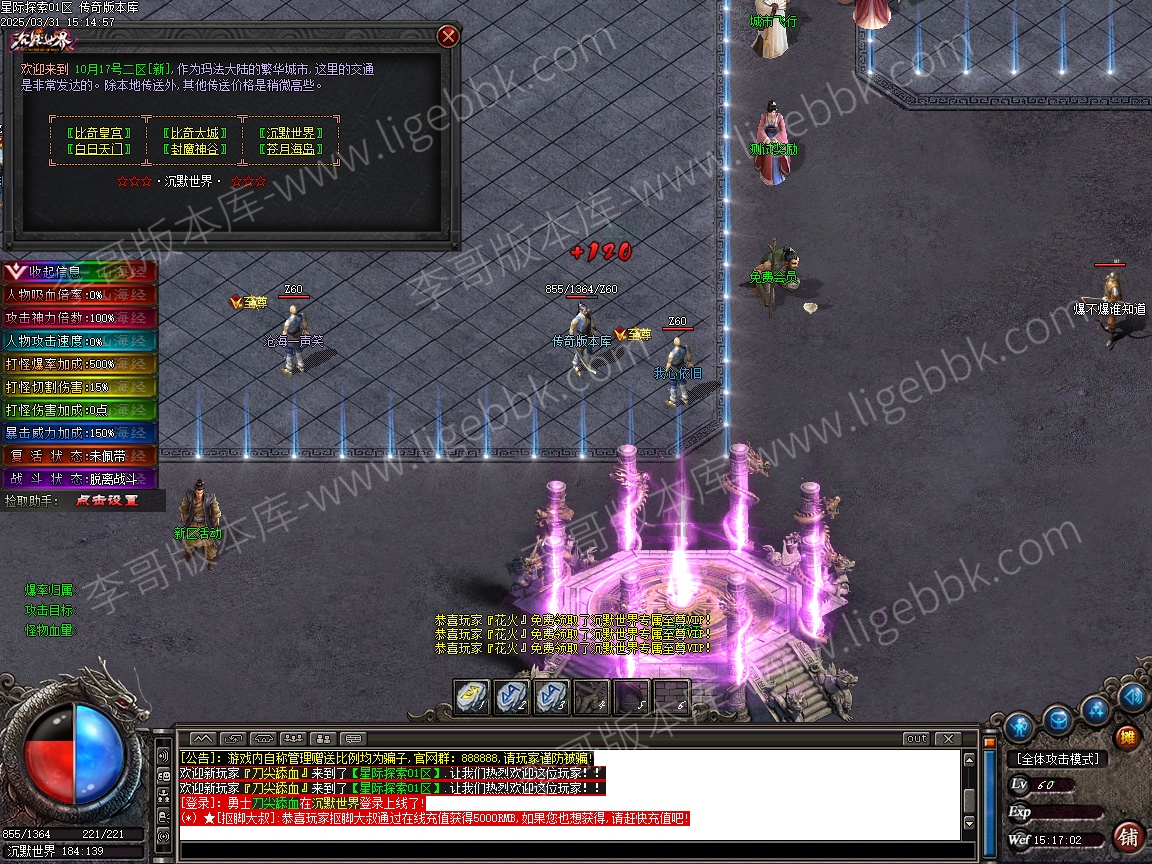Toggle the blue speaker sound icon
1152x864 pixels.
click(x=1133, y=697)
